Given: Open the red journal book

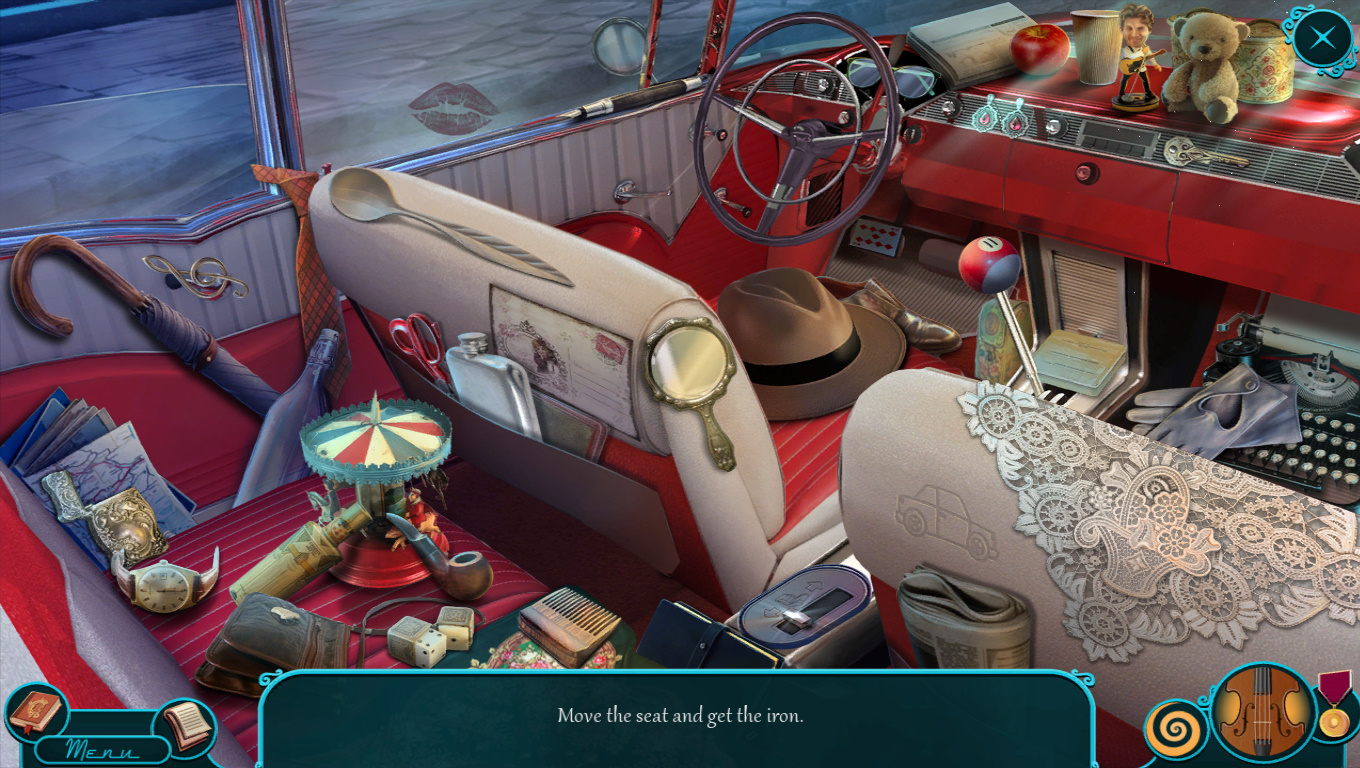Looking at the screenshot, I should (x=36, y=711).
